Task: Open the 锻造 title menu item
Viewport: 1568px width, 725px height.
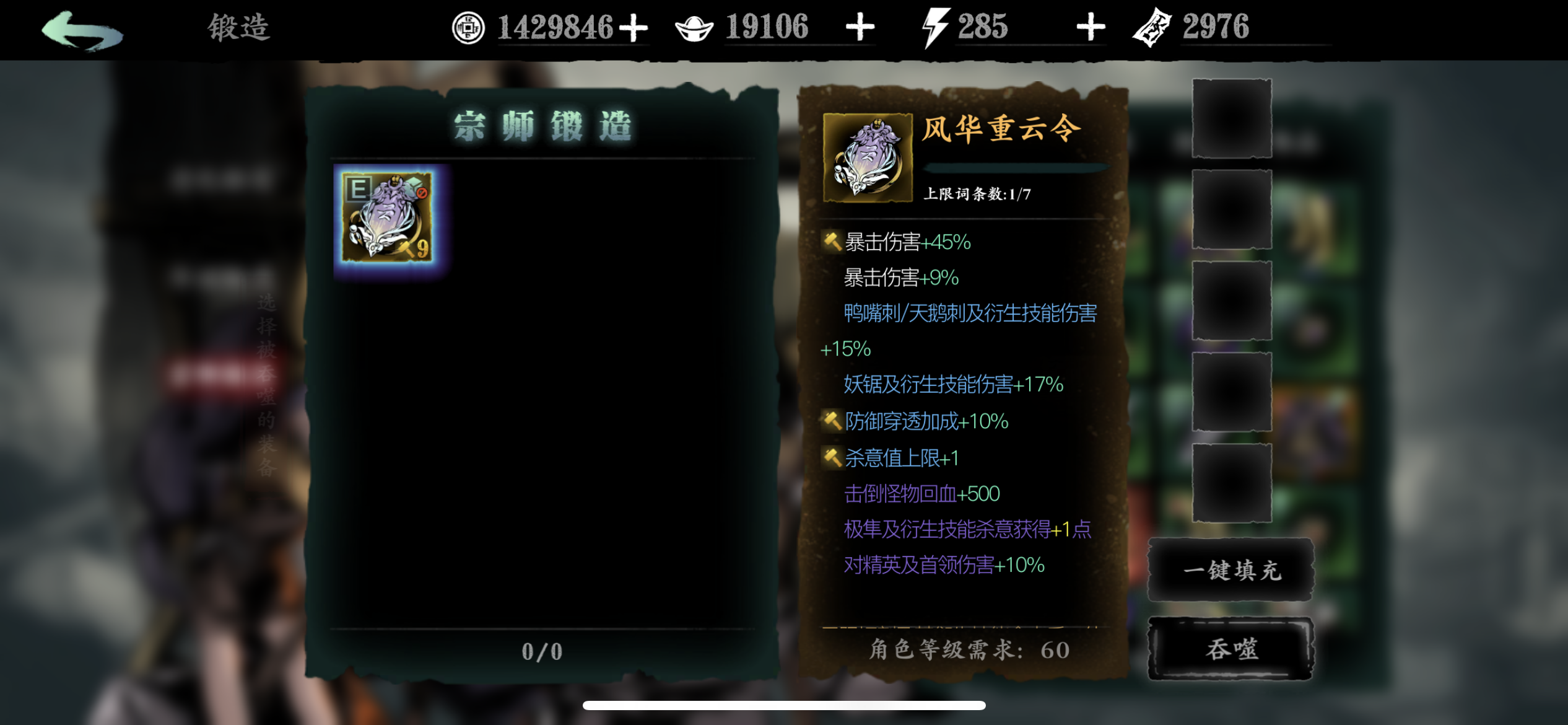Action: click(238, 27)
